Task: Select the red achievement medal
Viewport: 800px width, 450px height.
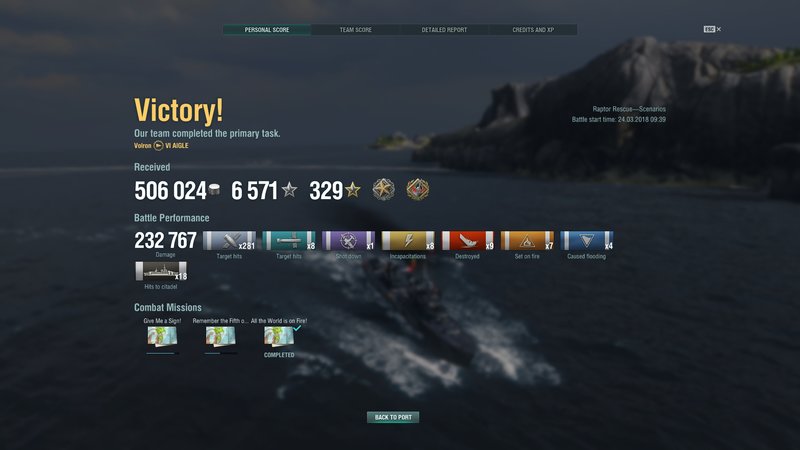Action: coord(418,189)
